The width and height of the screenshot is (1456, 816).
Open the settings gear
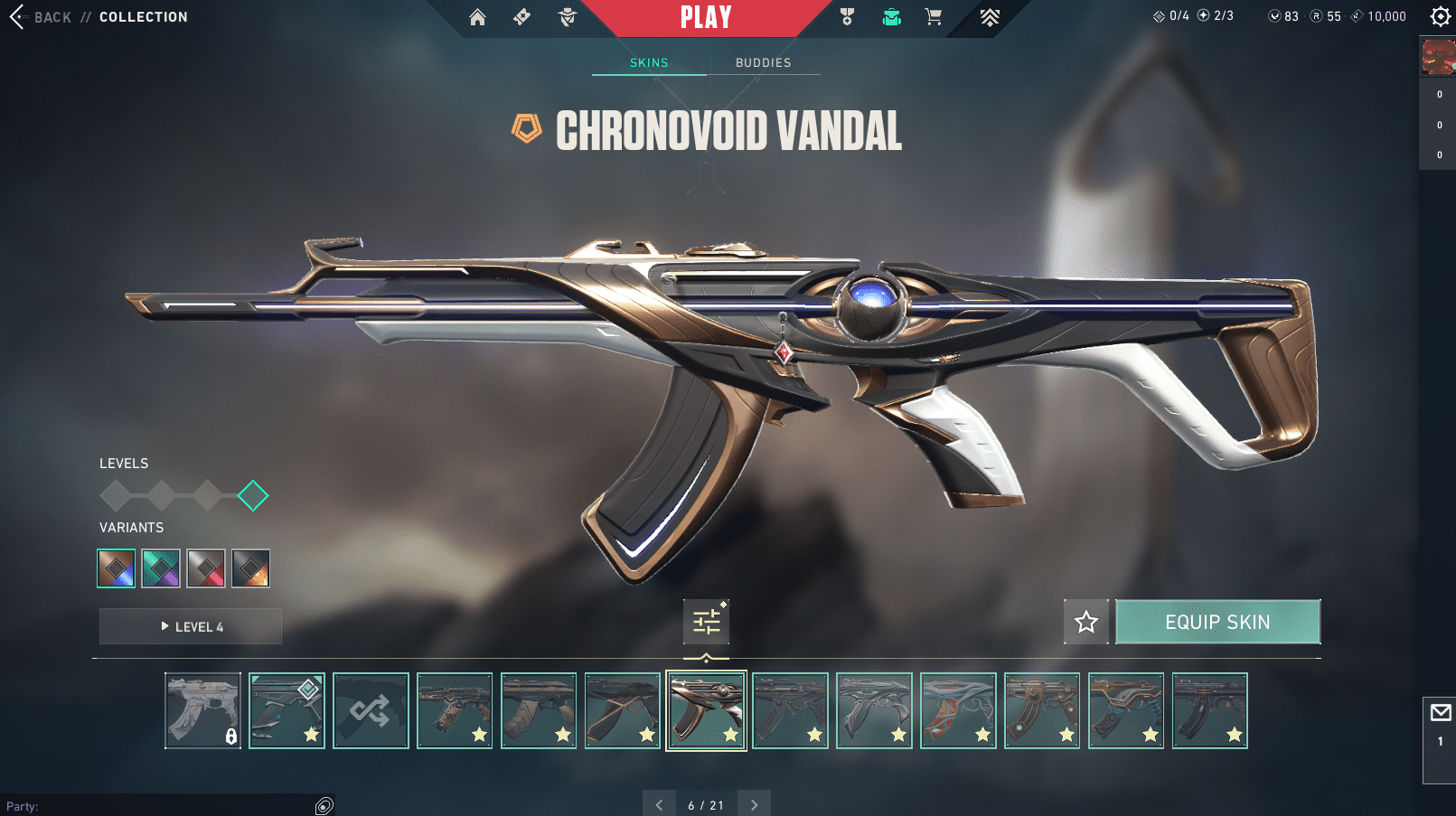(x=1440, y=16)
